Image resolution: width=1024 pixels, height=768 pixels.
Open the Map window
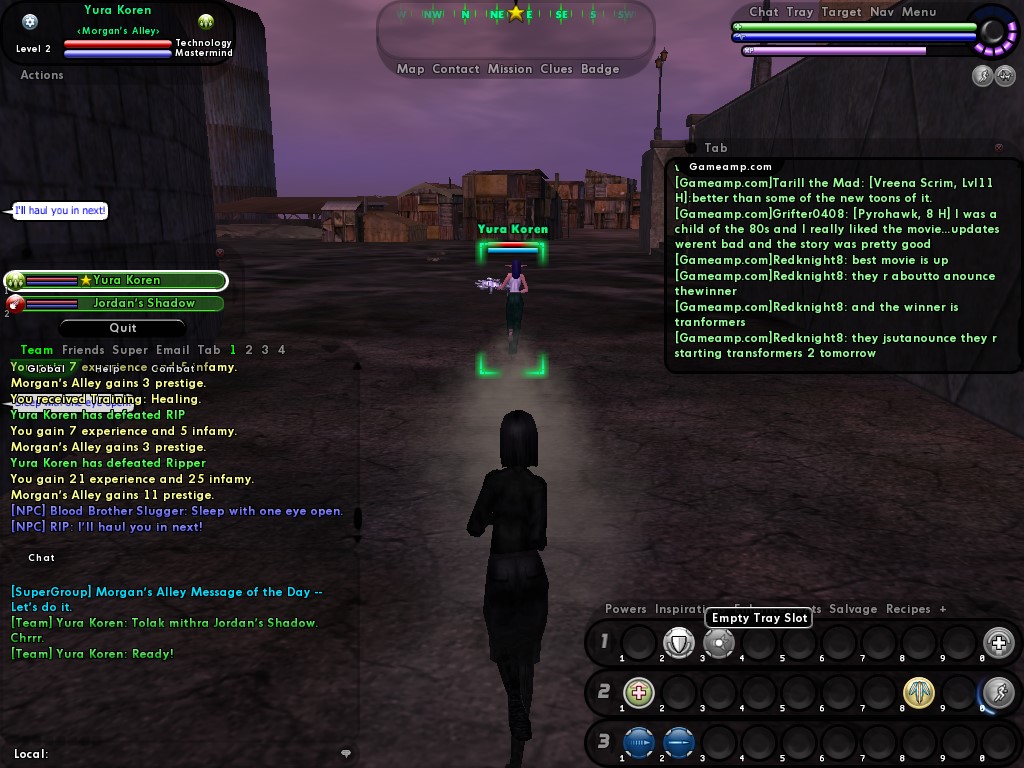[x=410, y=69]
